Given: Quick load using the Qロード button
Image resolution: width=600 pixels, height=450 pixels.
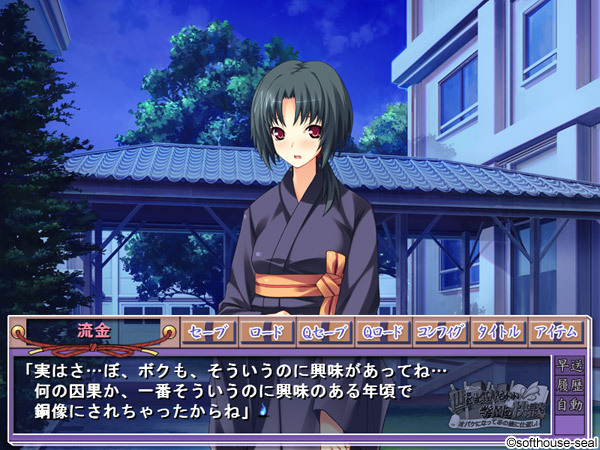Looking at the screenshot, I should pyautogui.click(x=383, y=332).
